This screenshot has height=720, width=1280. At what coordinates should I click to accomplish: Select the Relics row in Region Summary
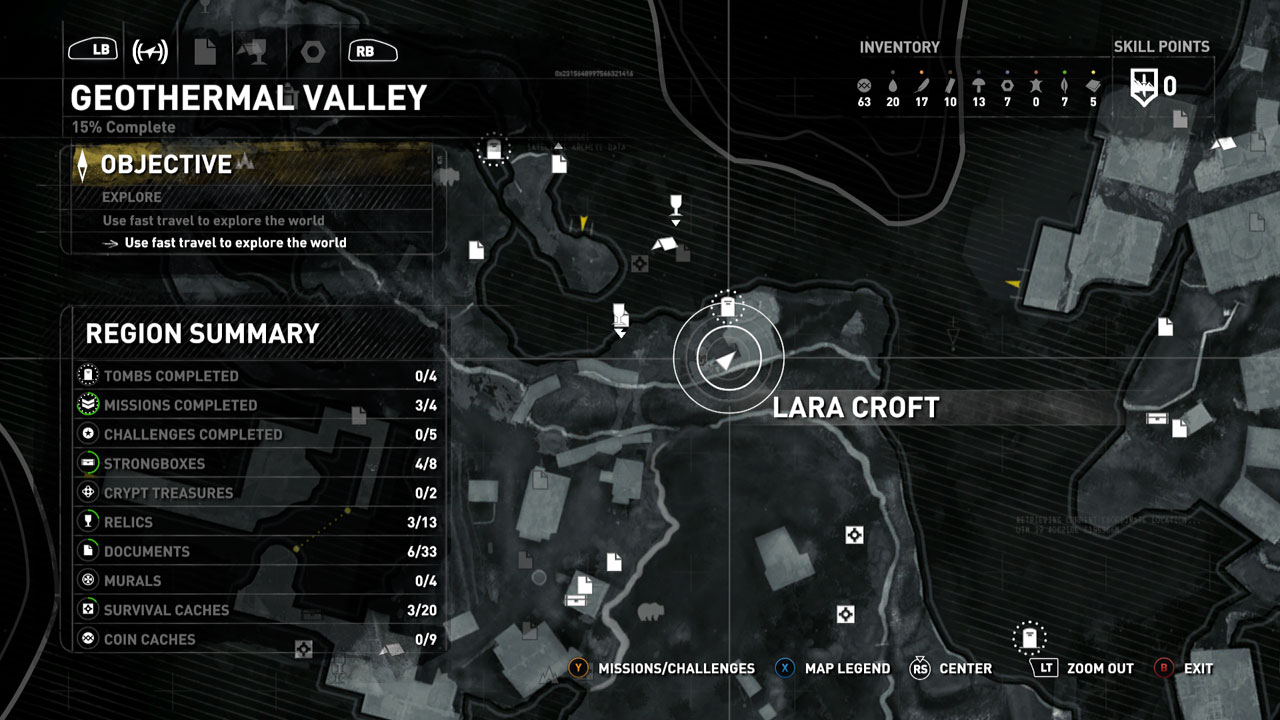[258, 522]
